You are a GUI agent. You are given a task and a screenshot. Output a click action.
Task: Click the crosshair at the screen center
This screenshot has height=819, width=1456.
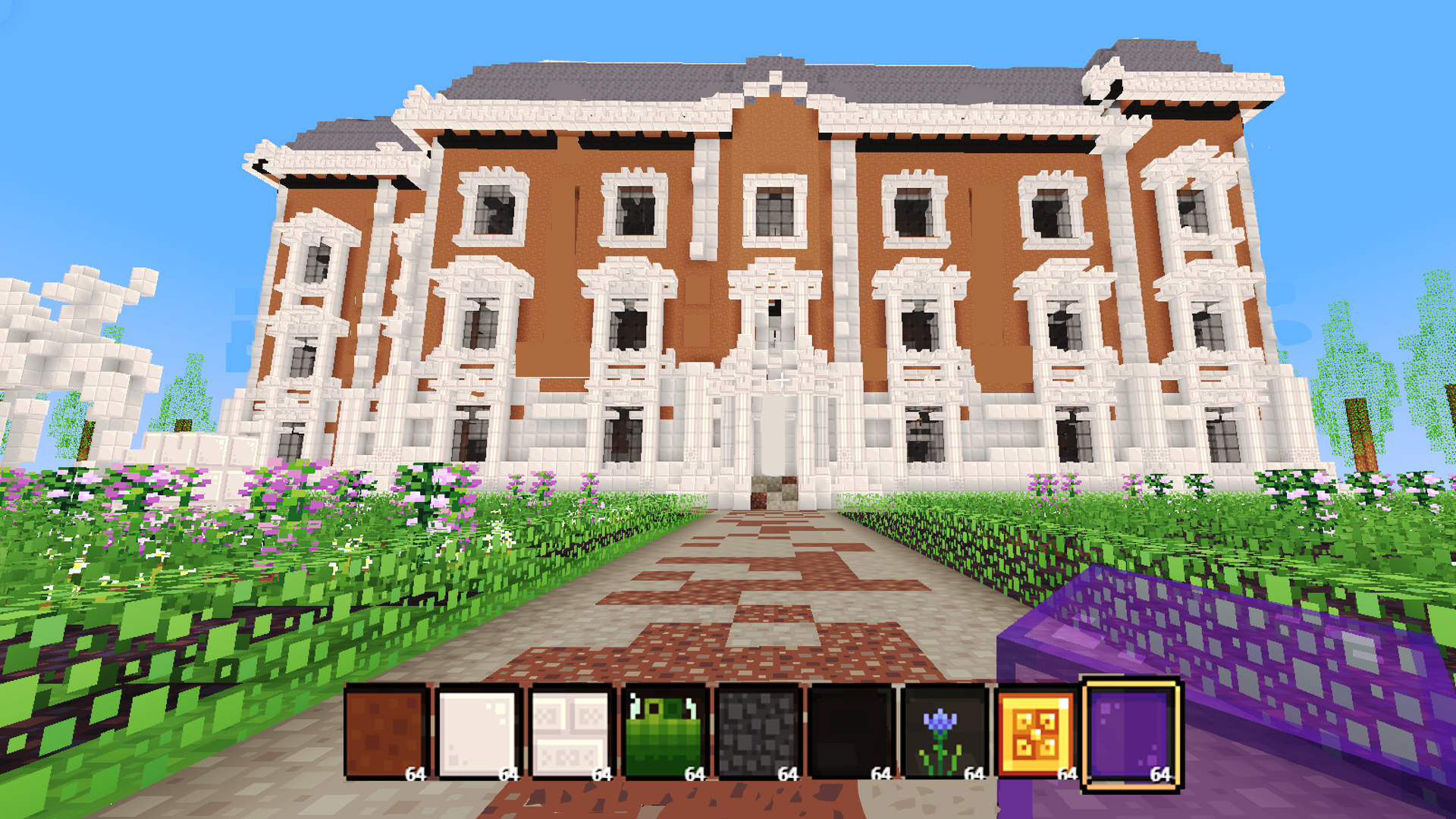[x=781, y=379]
